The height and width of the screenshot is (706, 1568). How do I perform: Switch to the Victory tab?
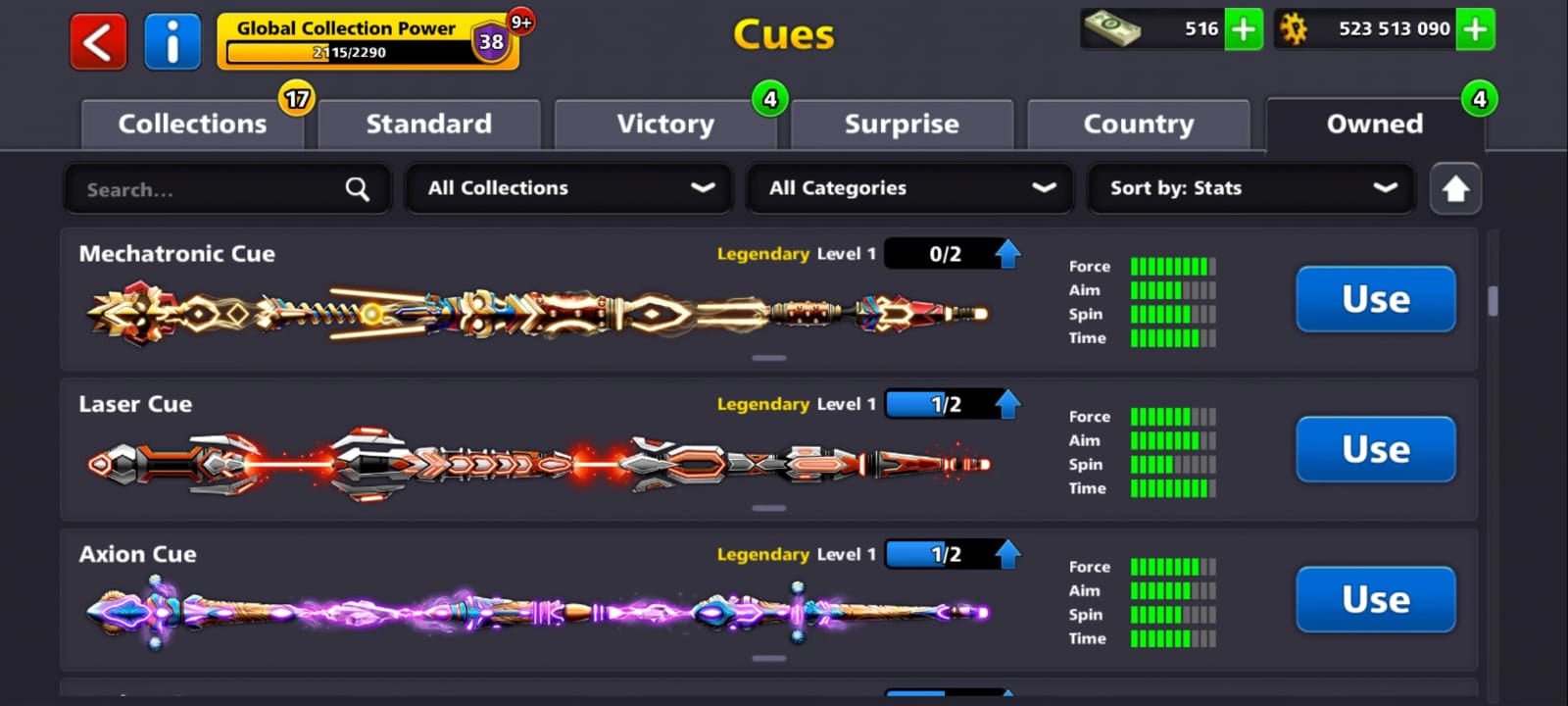[x=665, y=124]
